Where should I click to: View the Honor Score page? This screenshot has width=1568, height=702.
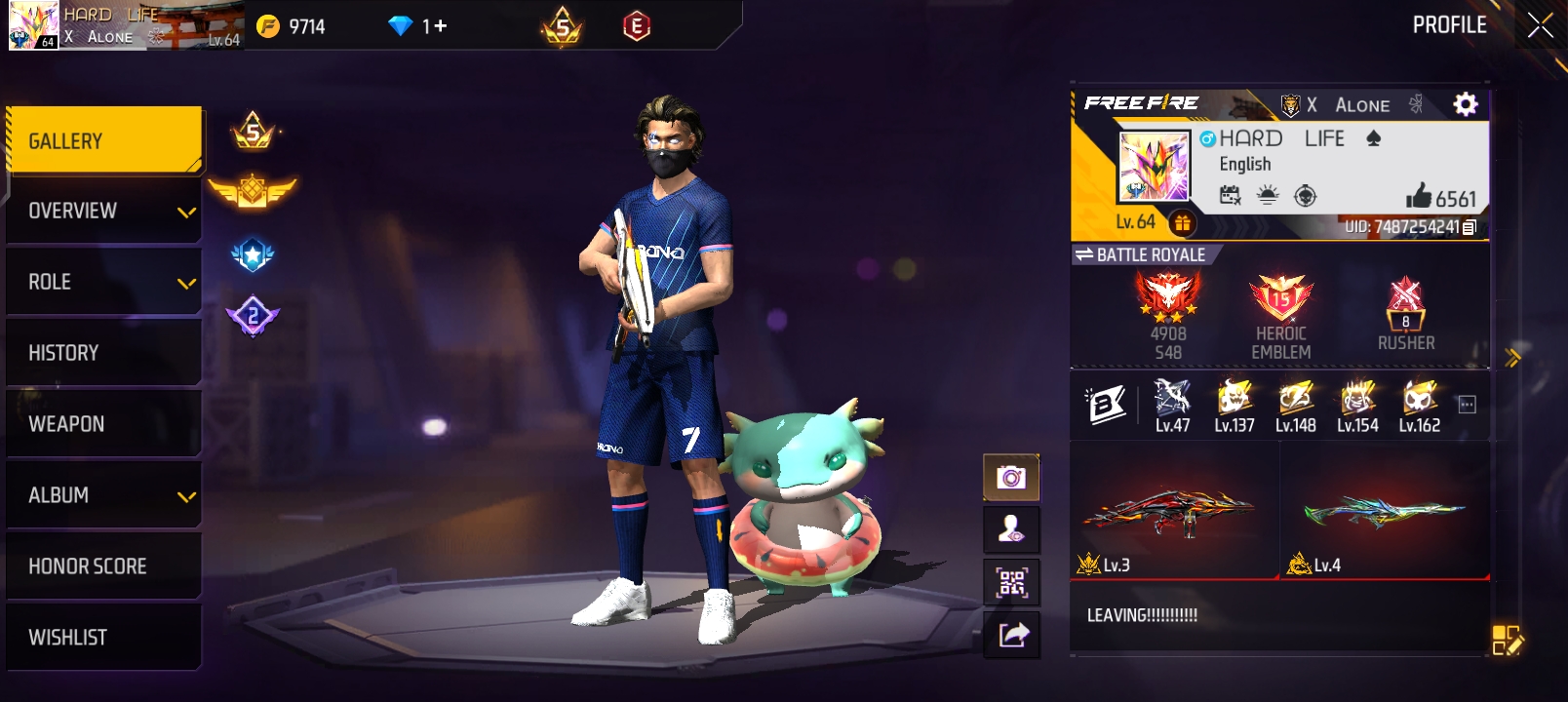coord(103,566)
